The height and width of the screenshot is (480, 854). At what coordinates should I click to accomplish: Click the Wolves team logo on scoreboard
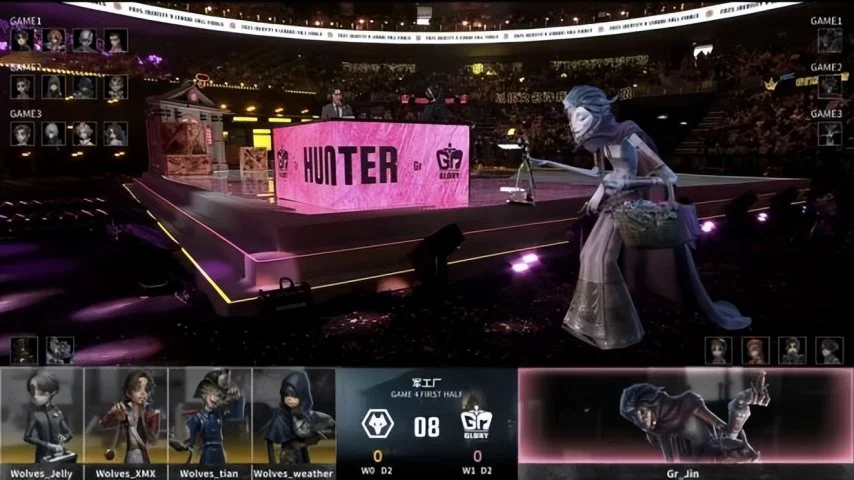tap(377, 425)
